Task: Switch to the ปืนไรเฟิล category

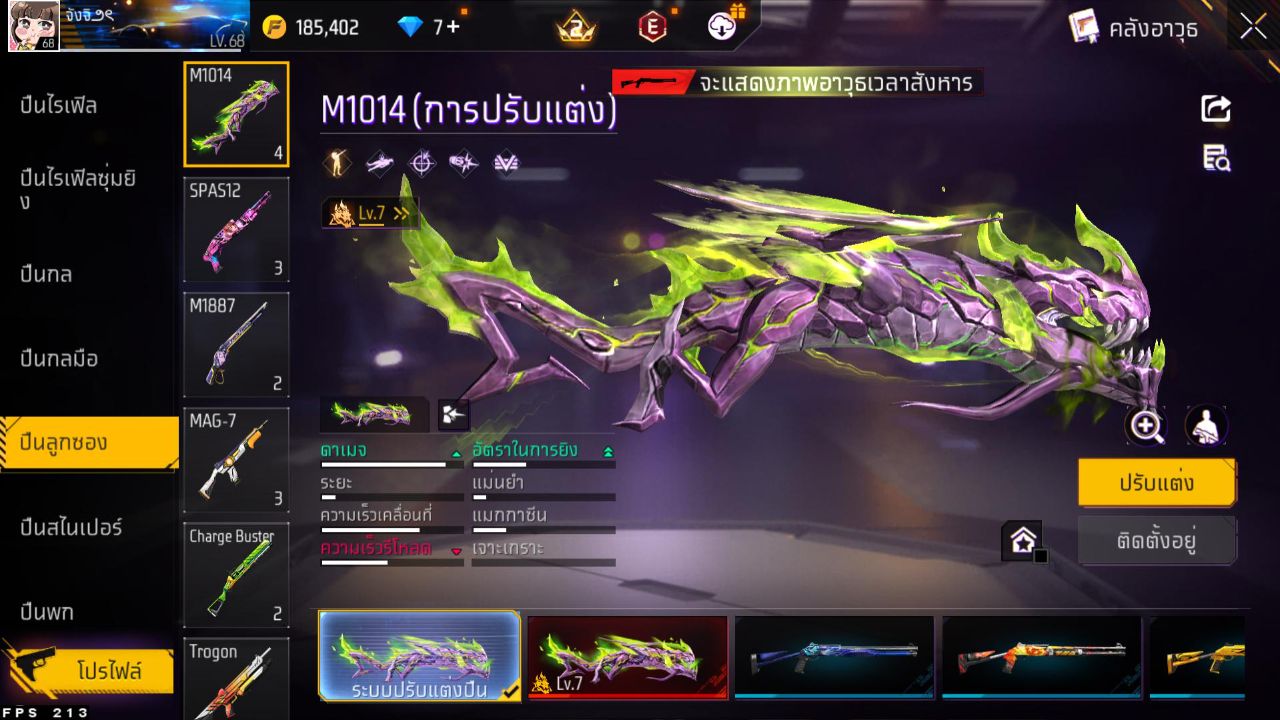Action: tap(59, 105)
